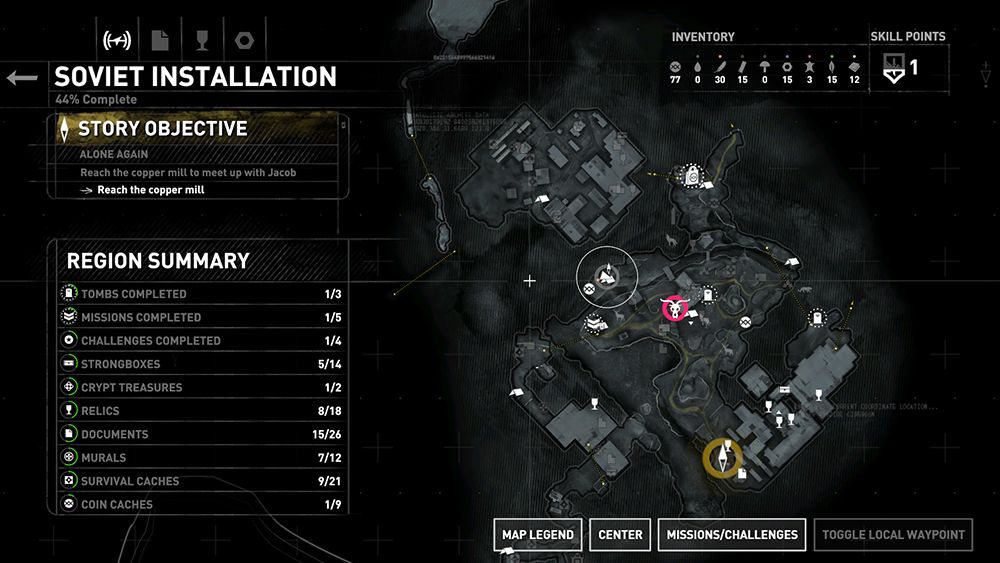1000x563 pixels.
Task: Choose the Documents row in Region Summary
Action: (198, 434)
